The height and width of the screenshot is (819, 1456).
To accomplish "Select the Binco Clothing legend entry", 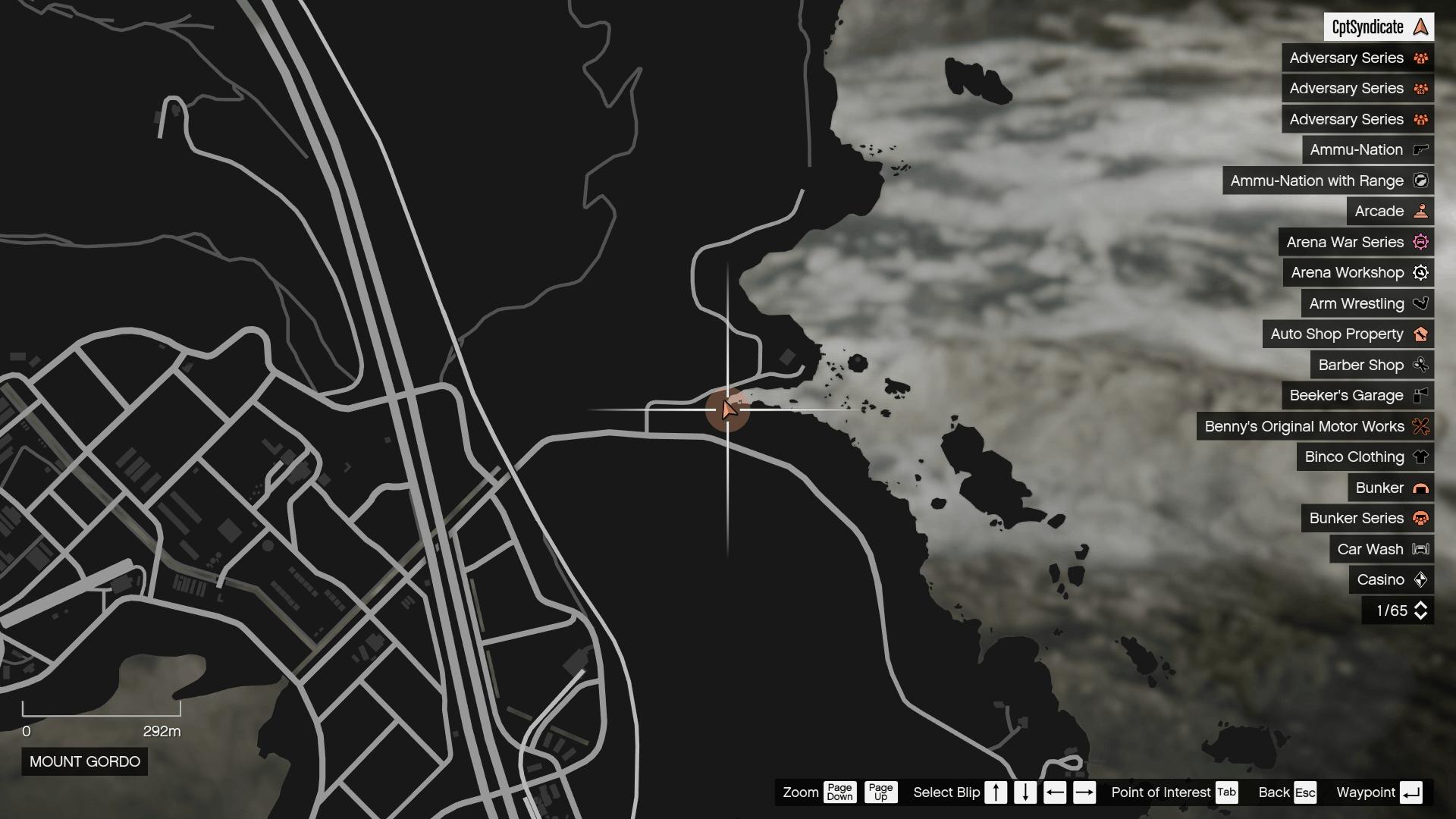I will pos(1354,457).
